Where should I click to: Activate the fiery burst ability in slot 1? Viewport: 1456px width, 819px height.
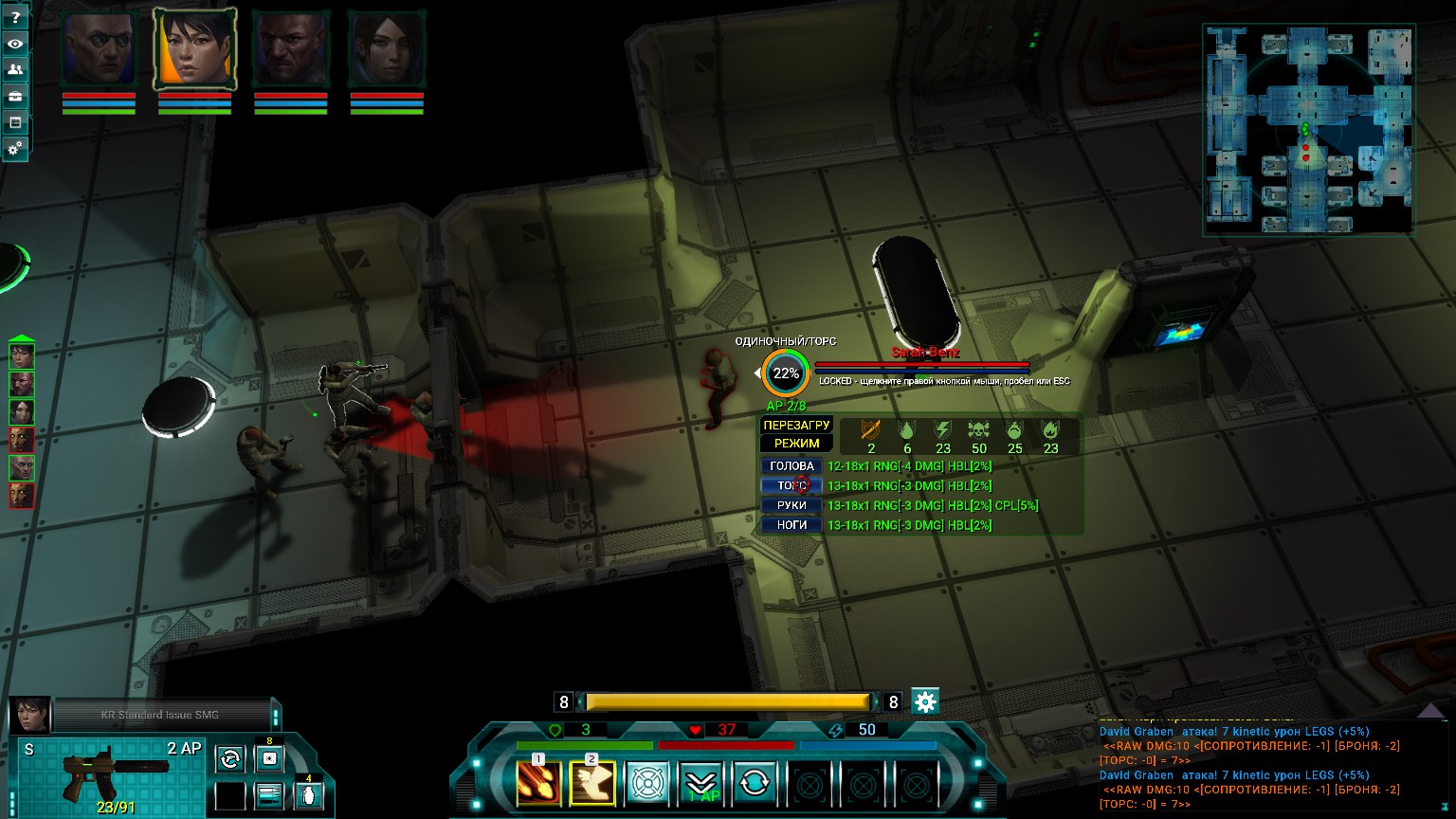click(538, 784)
